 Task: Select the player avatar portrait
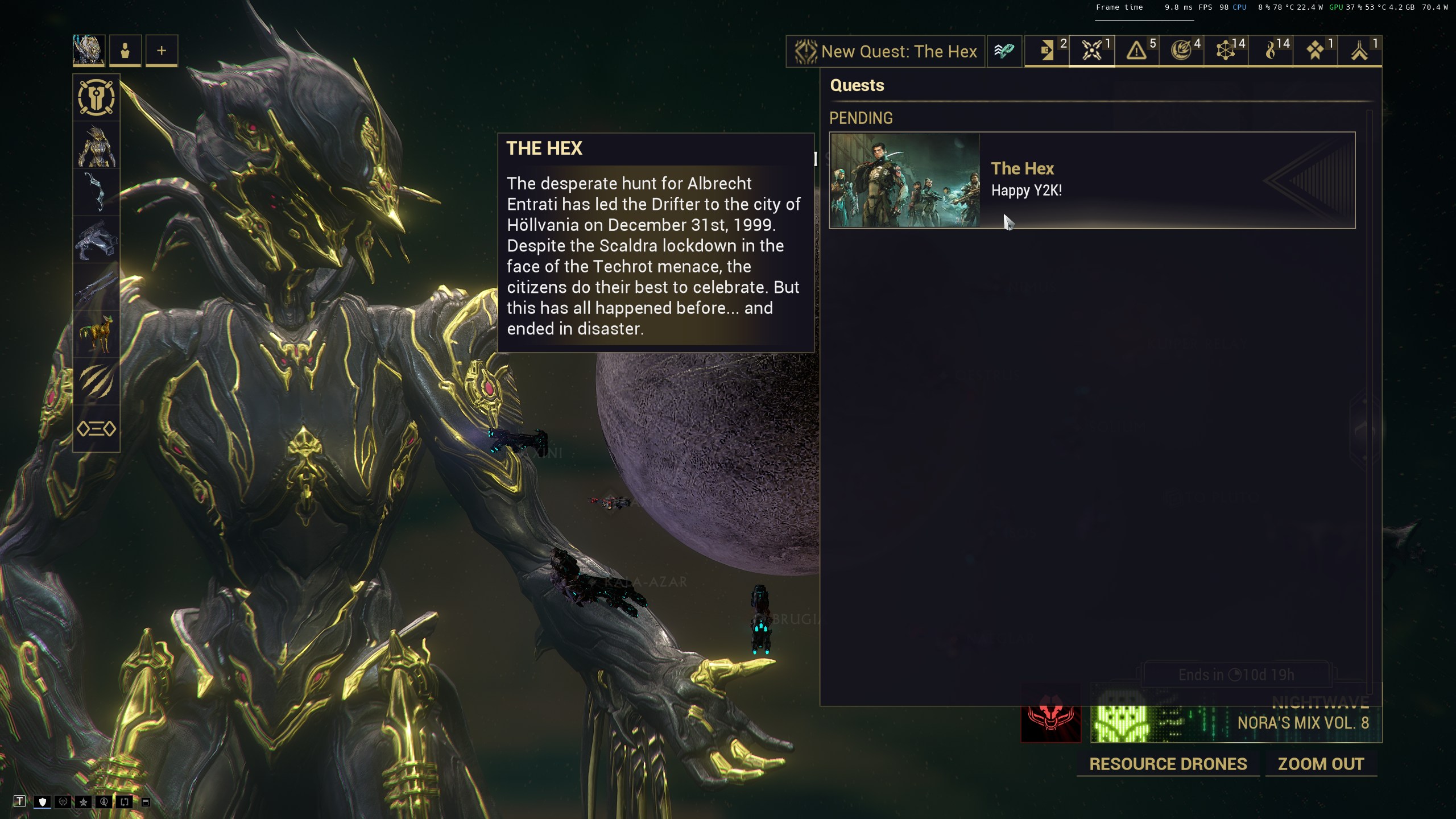coord(89,50)
